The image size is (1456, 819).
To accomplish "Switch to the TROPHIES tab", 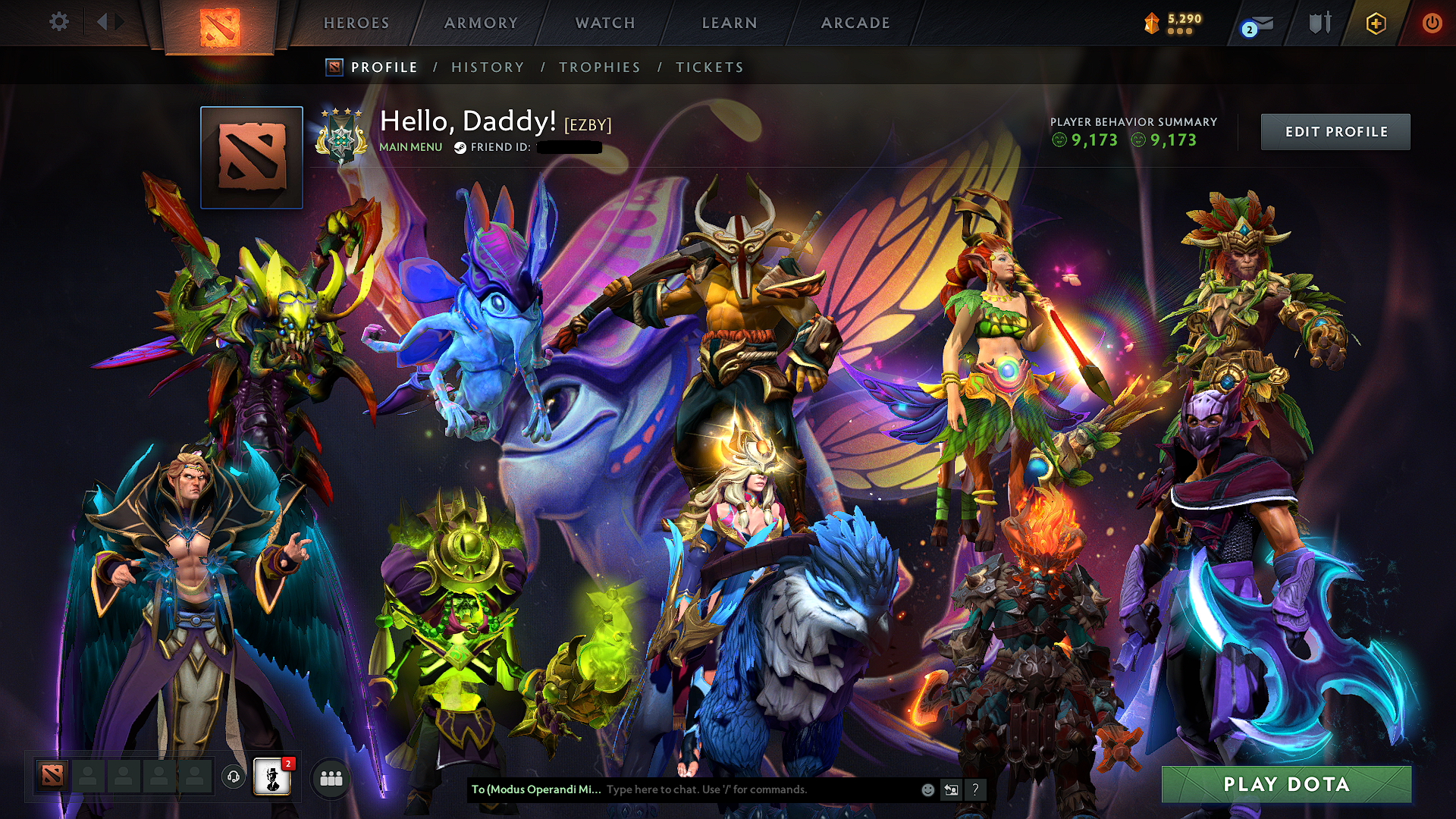I will point(600,67).
